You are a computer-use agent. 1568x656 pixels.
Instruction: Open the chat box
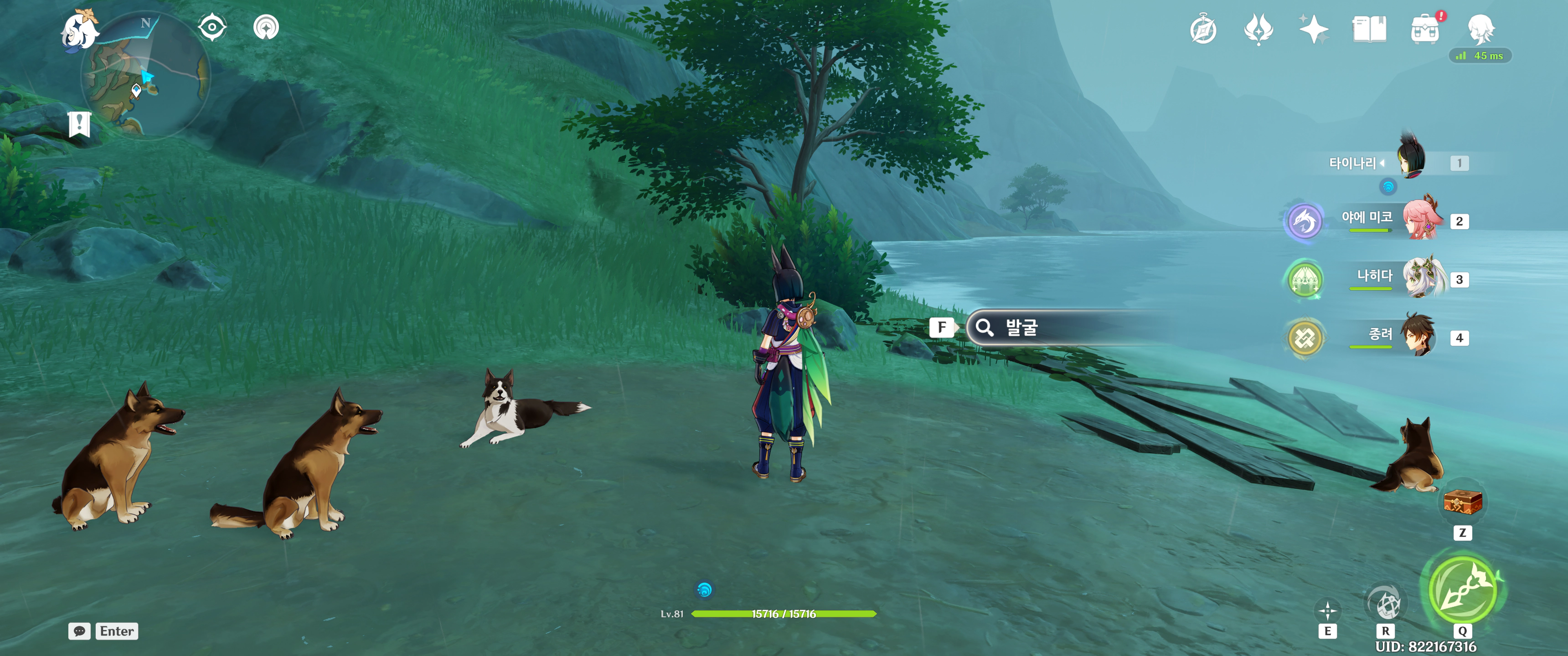80,631
